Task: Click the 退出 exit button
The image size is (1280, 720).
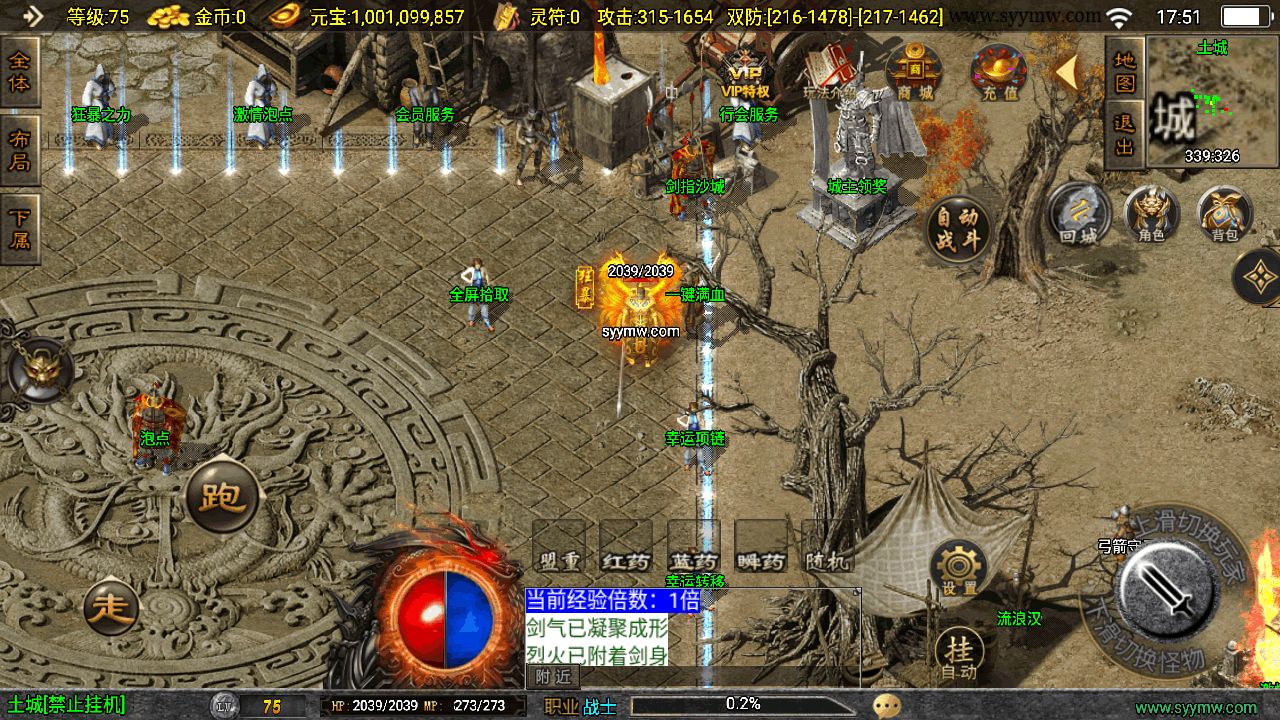Action: [x=1125, y=134]
